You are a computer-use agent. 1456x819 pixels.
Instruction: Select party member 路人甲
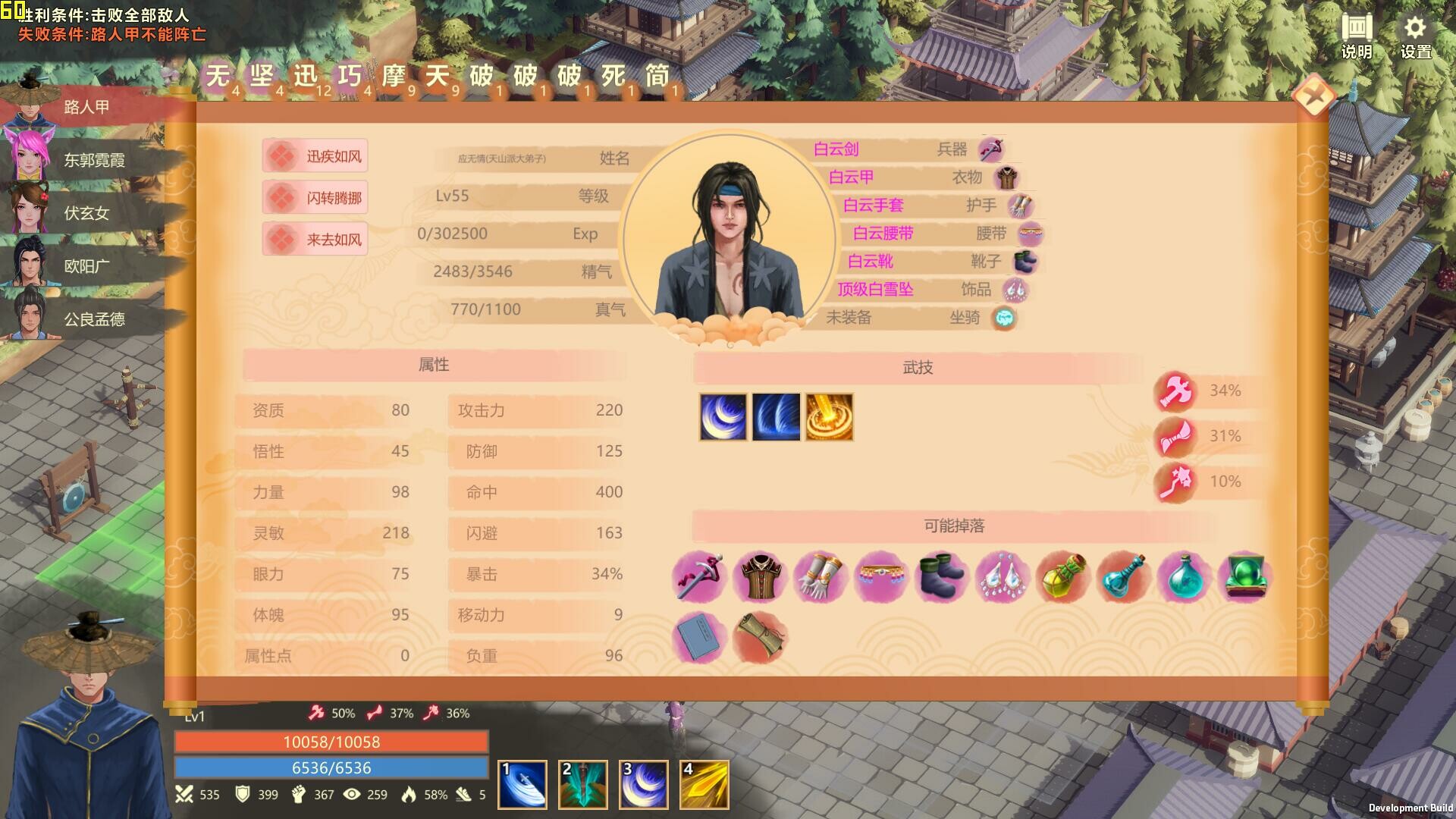point(86,107)
